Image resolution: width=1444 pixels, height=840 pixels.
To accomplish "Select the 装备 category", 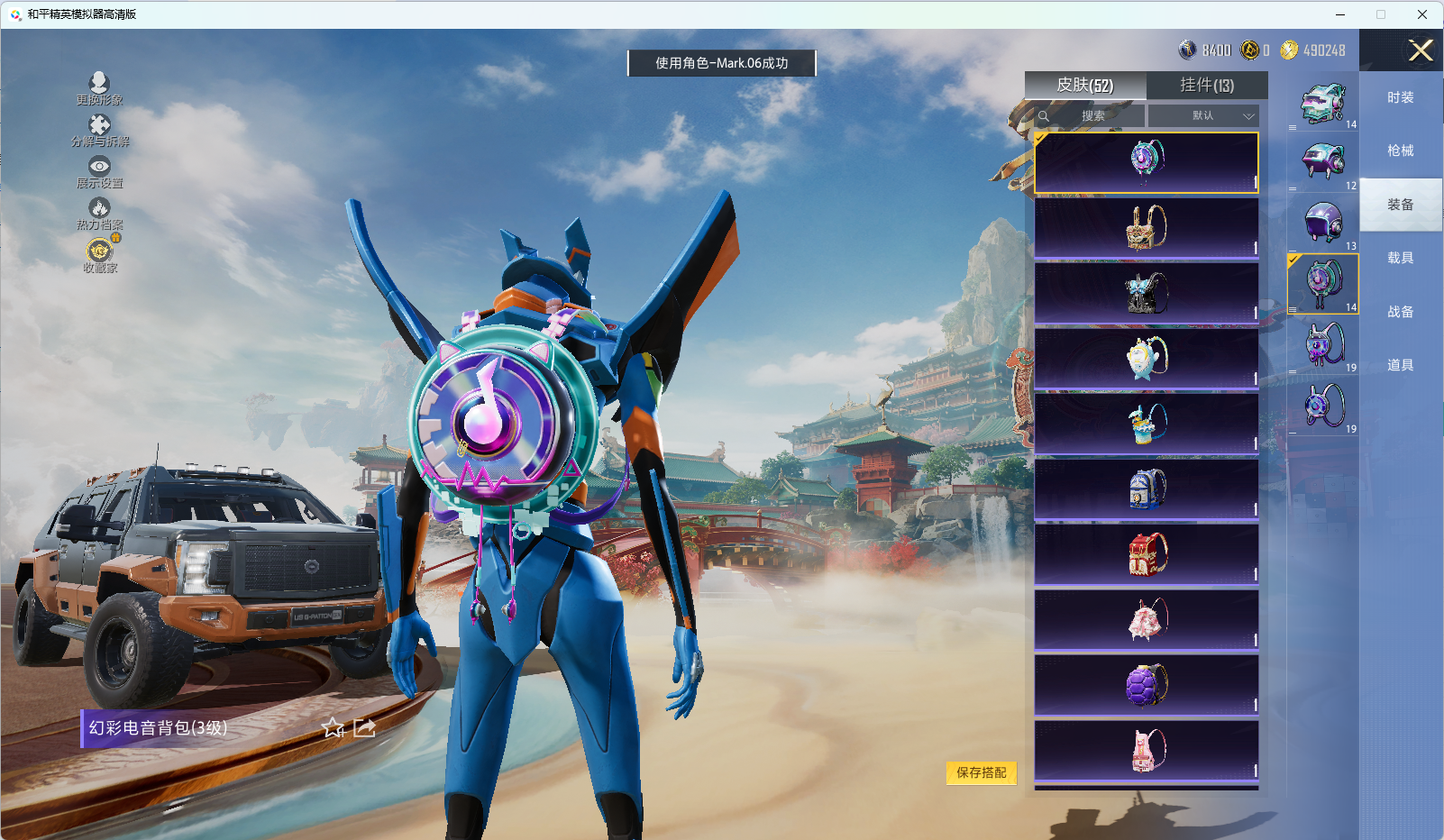I will coord(1400,205).
